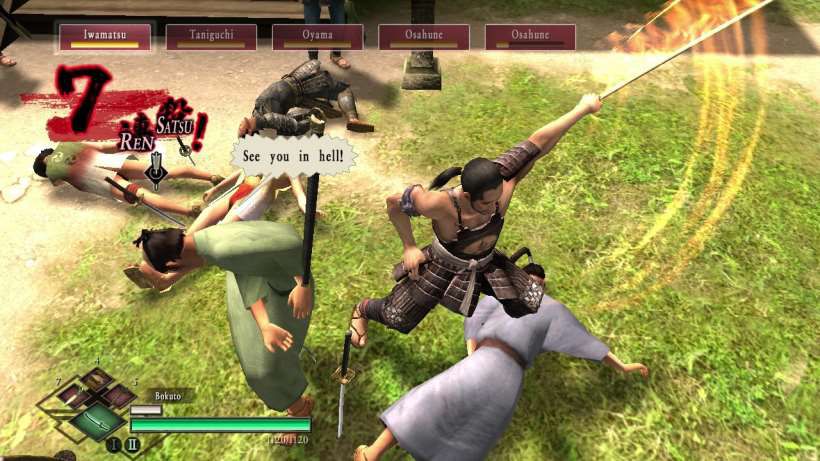
Task: Target Oyama from the enemy list
Action: [317, 37]
